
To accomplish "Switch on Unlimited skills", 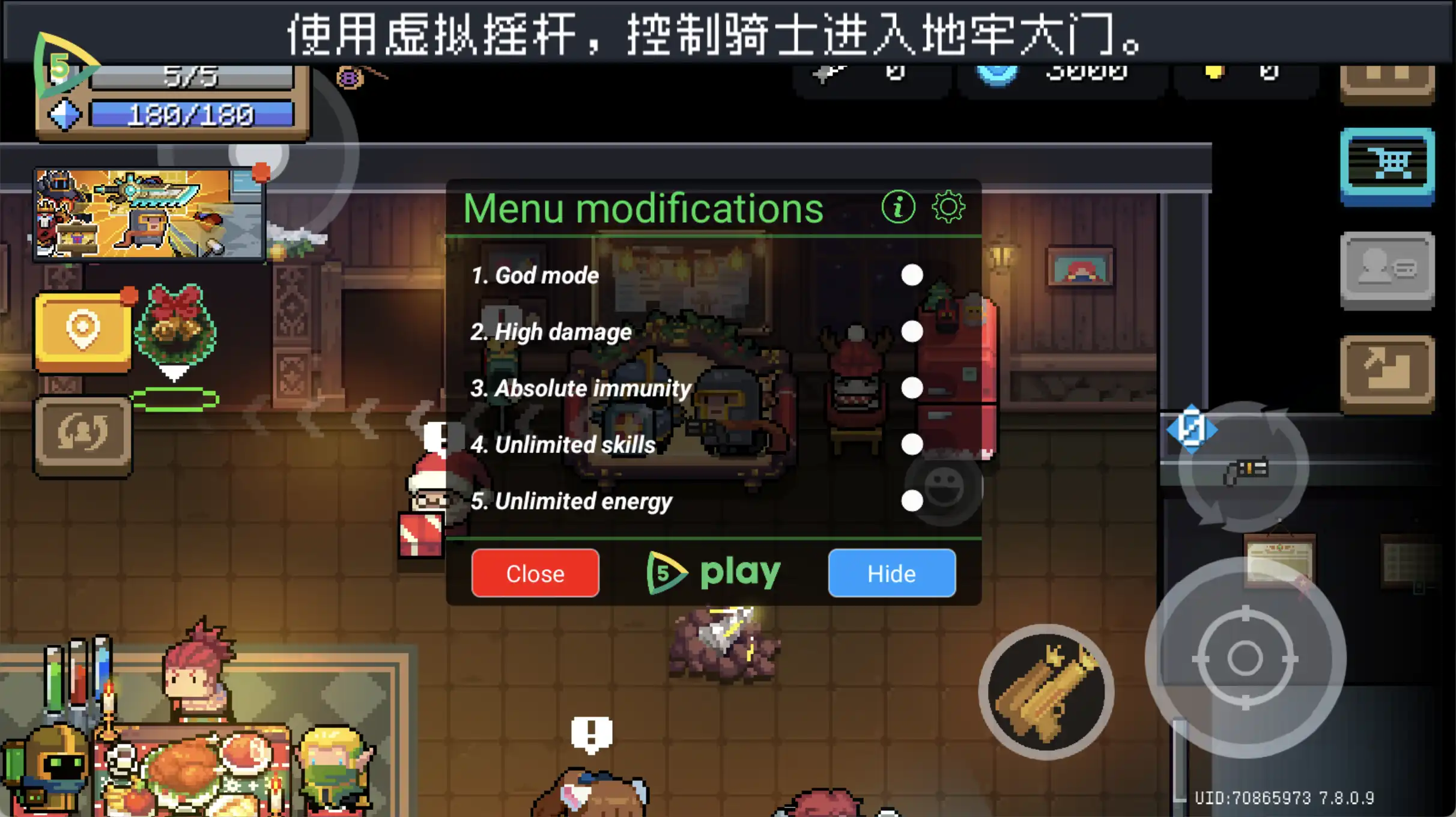I will pyautogui.click(x=912, y=444).
